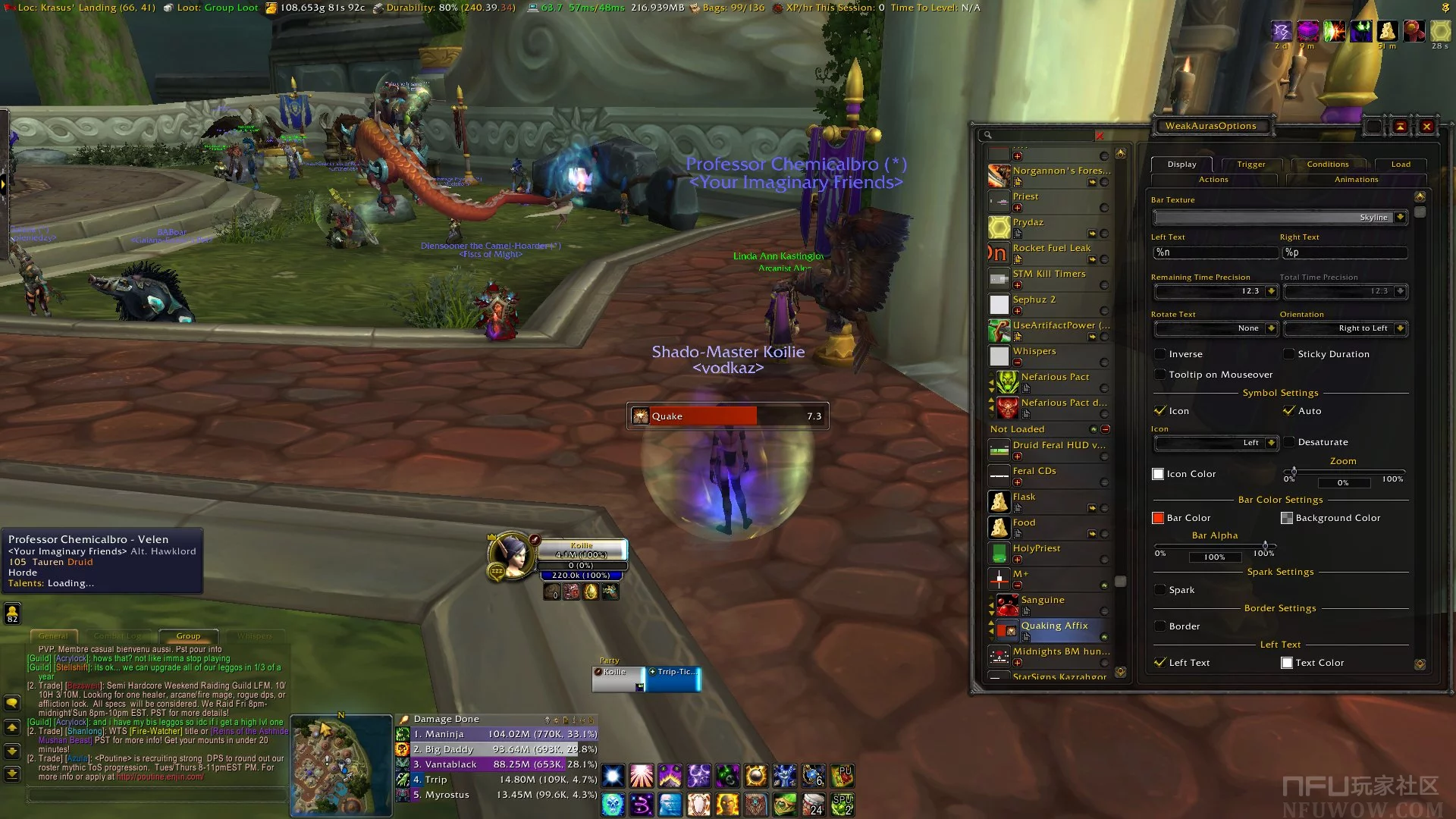
Task: Open the Orientation dropdown
Action: coord(1400,328)
